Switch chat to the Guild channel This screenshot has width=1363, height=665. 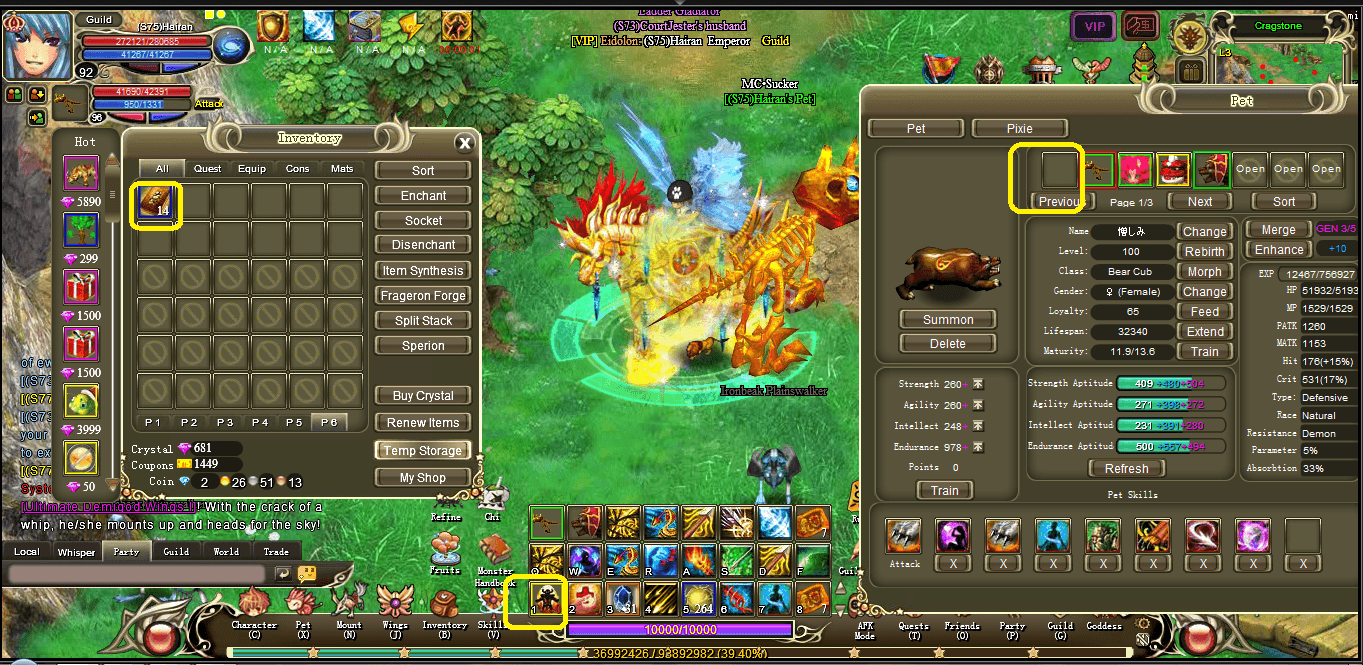pyautogui.click(x=176, y=552)
